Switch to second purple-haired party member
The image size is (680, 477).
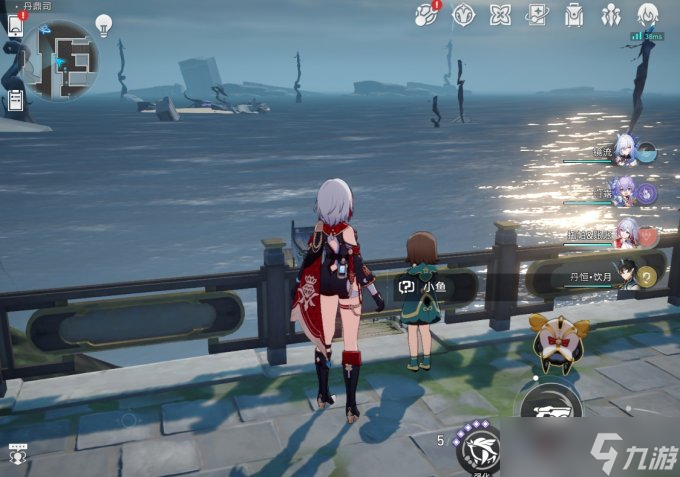tap(626, 191)
